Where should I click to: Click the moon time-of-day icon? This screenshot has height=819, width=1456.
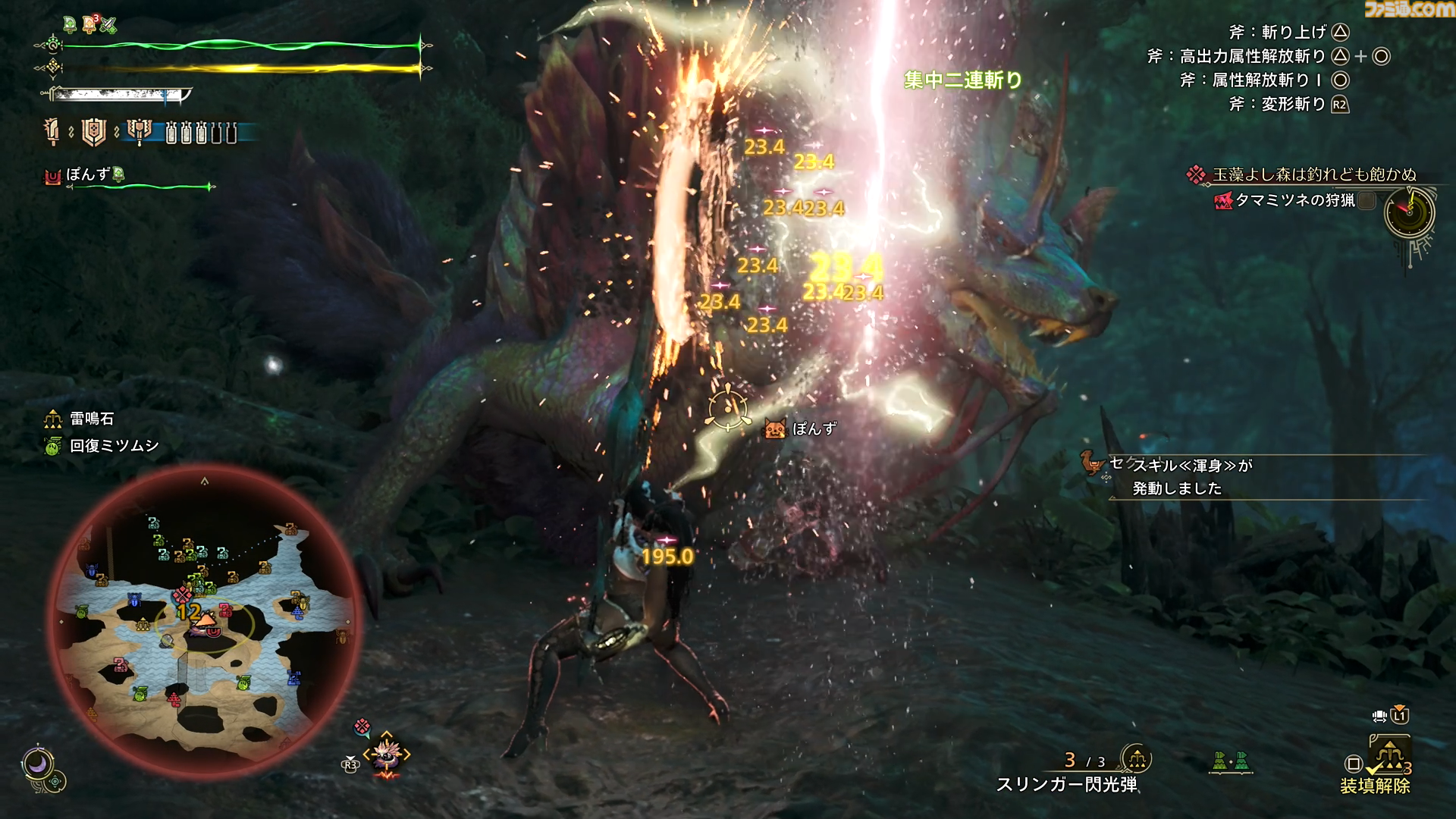(x=36, y=764)
